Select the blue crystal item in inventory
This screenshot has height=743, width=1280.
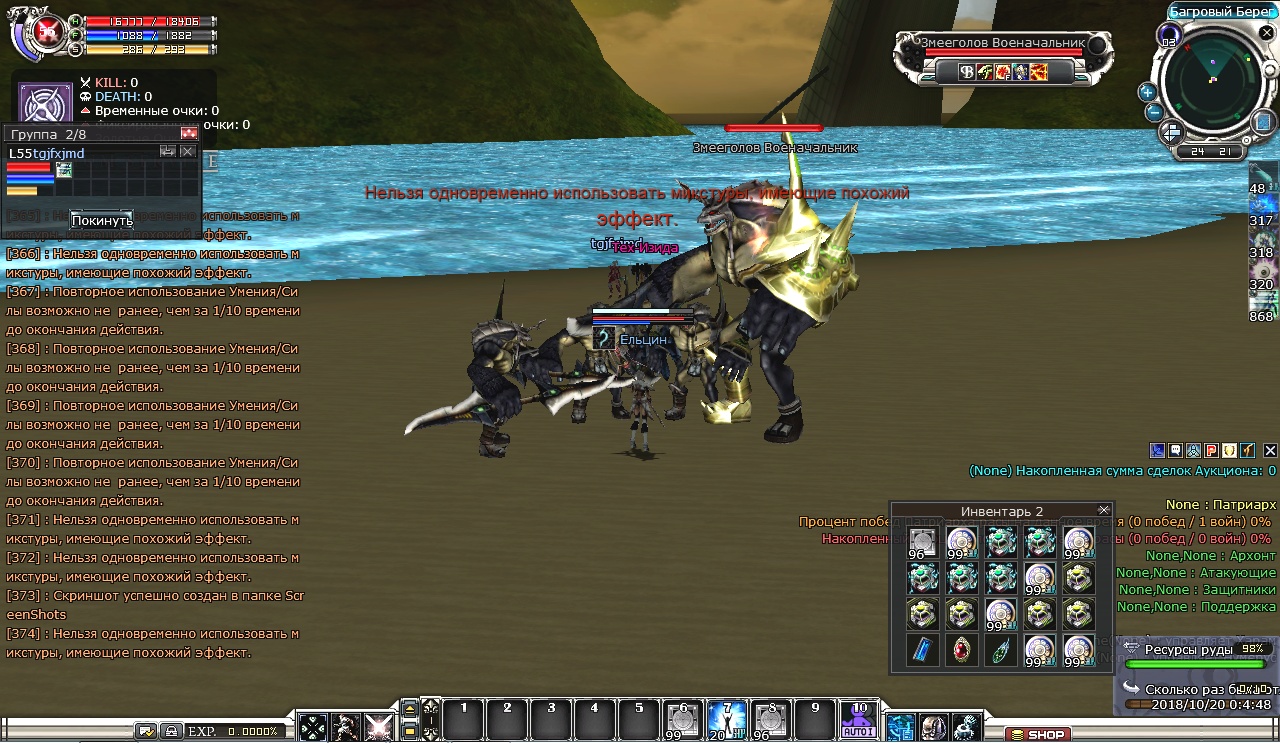pyautogui.click(x=922, y=650)
